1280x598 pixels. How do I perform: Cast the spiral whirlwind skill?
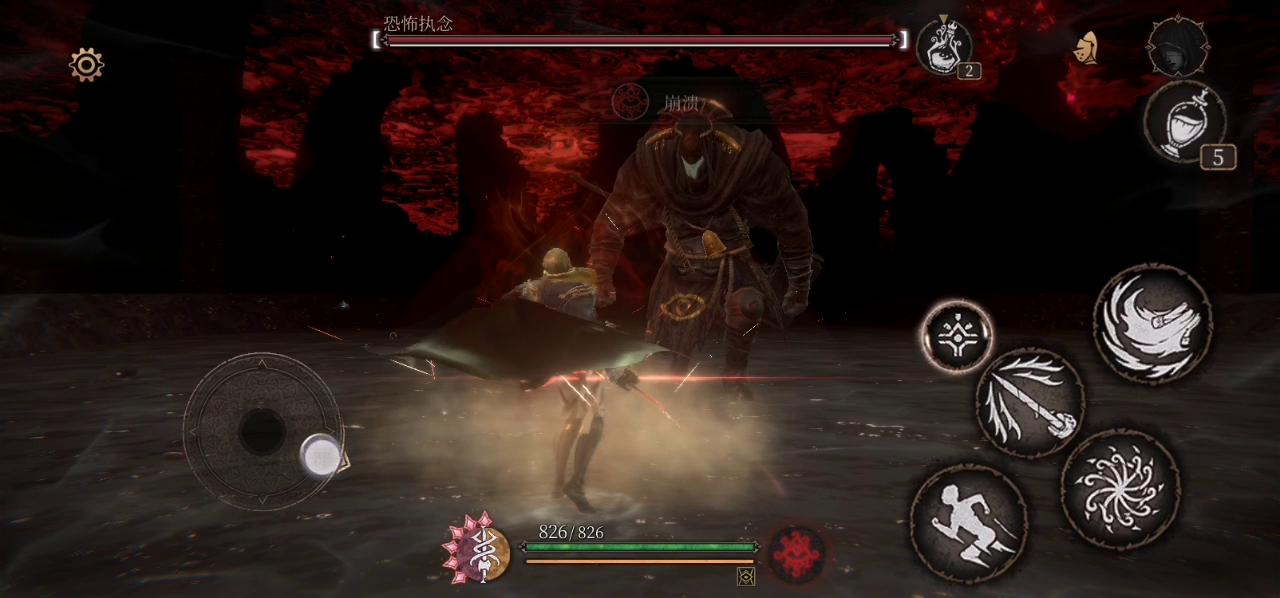(1120, 489)
